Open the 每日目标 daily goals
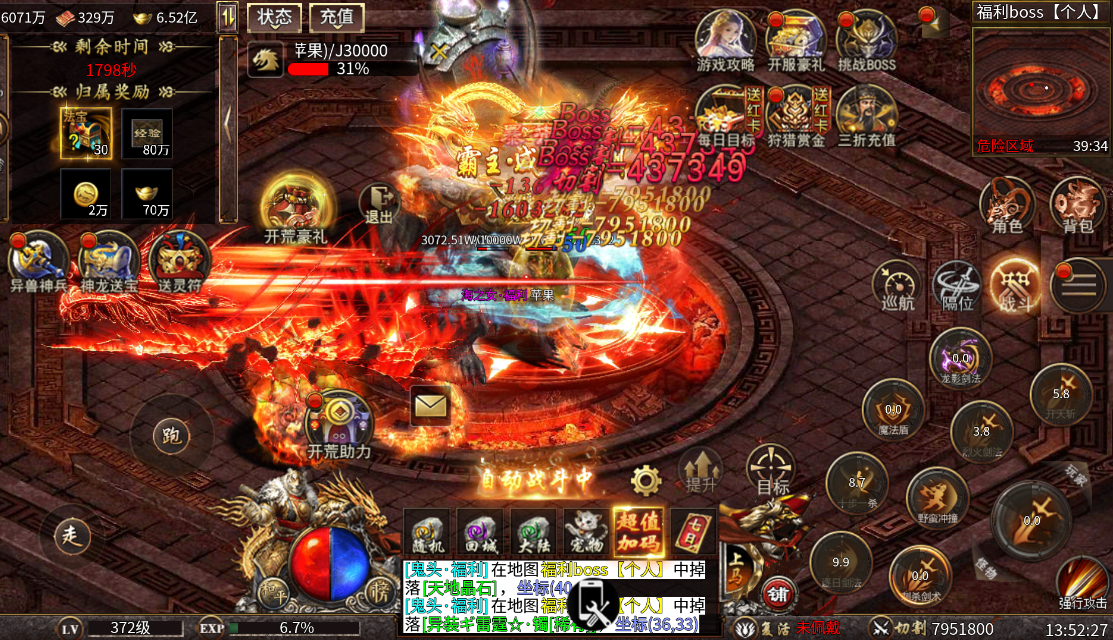Screen dimensions: 1113x640 [x=726, y=114]
